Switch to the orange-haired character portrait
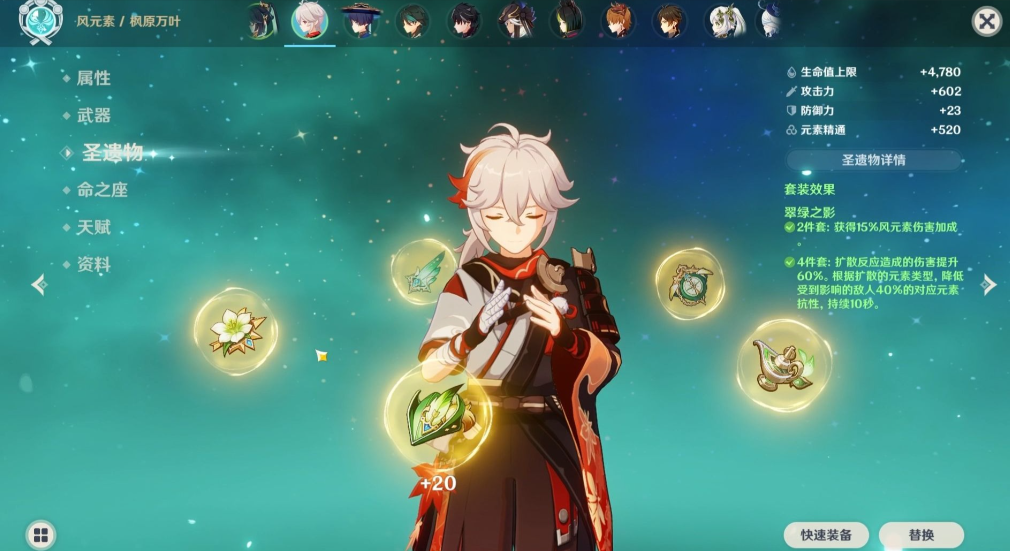The image size is (1010, 551). click(x=617, y=20)
